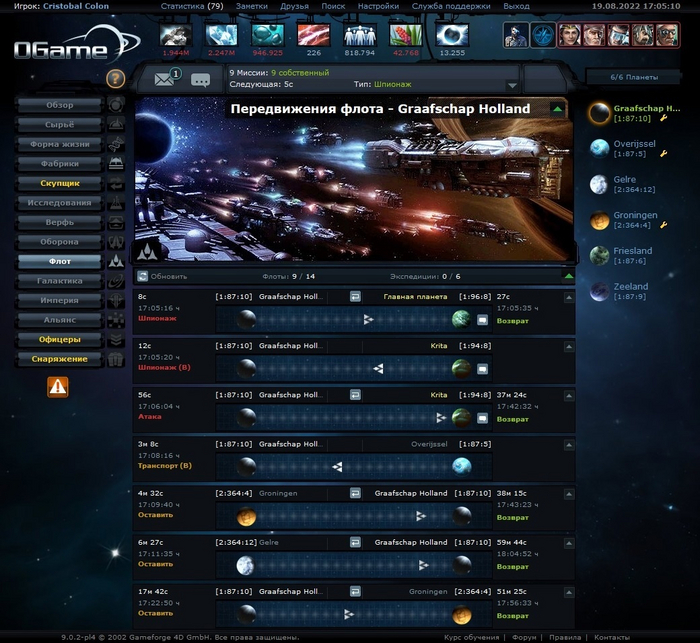Open the messages envelope icon
This screenshot has height=643, width=700.
pyautogui.click(x=165, y=79)
